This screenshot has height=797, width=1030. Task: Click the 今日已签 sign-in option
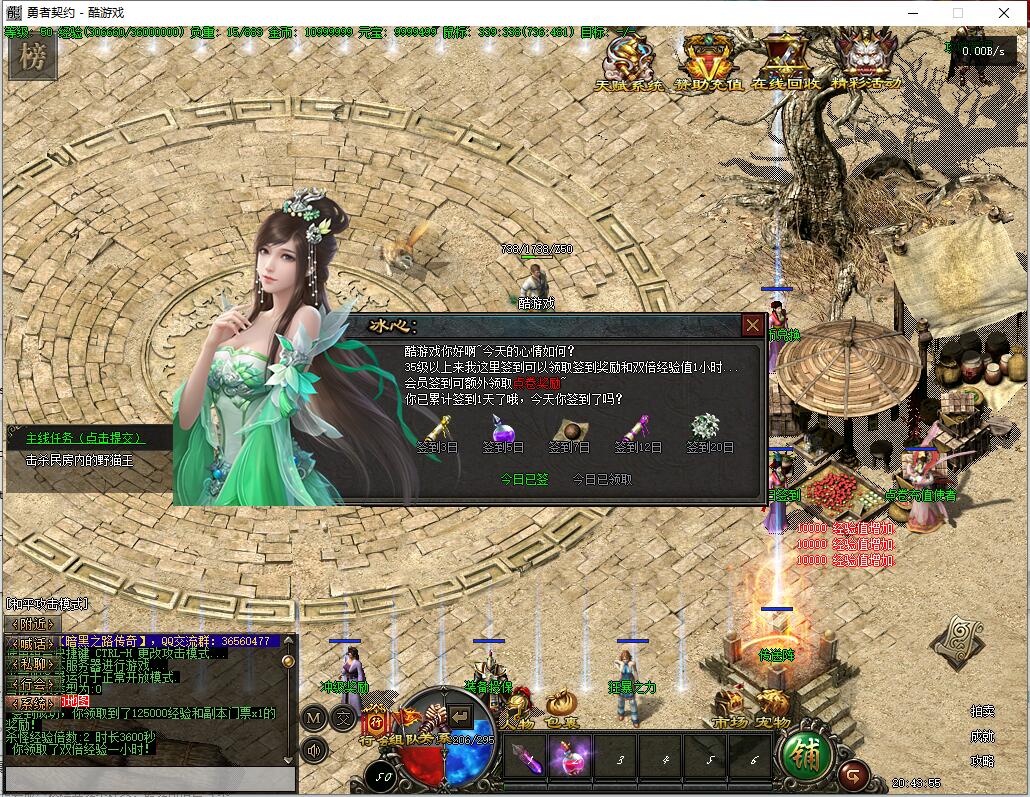[x=524, y=479]
